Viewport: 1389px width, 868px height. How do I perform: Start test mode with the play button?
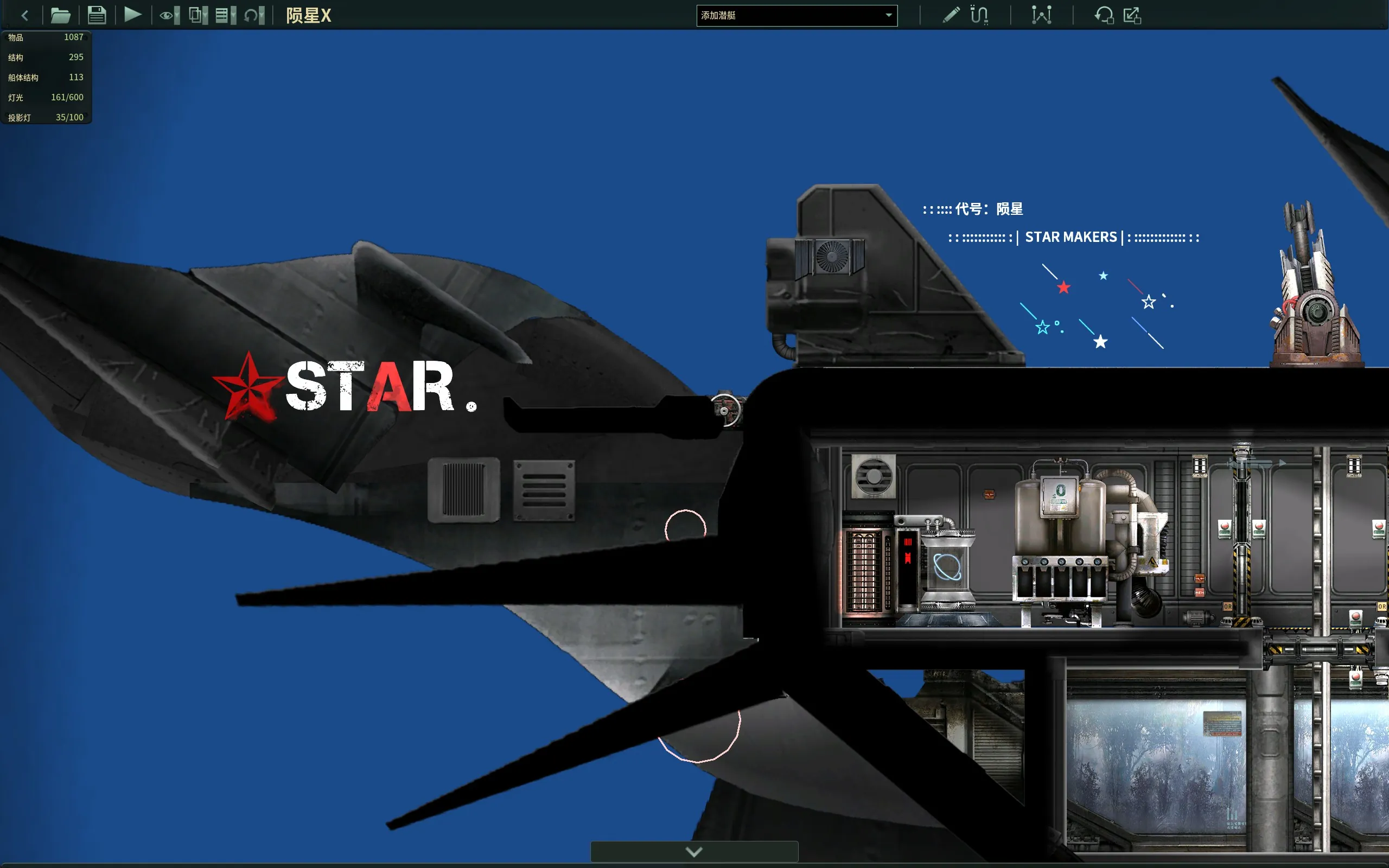[x=132, y=15]
